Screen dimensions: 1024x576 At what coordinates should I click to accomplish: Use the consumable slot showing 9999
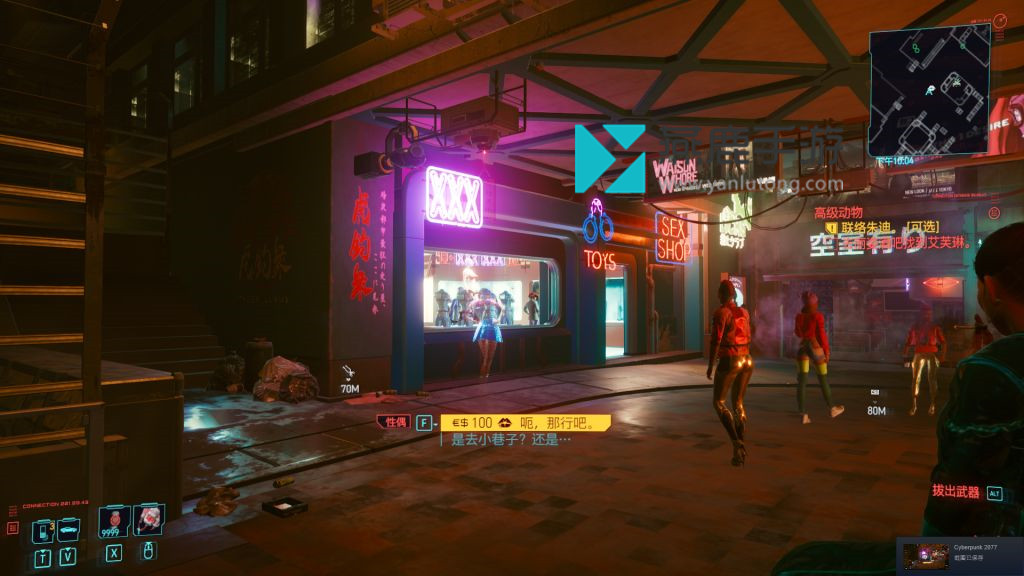coord(114,521)
